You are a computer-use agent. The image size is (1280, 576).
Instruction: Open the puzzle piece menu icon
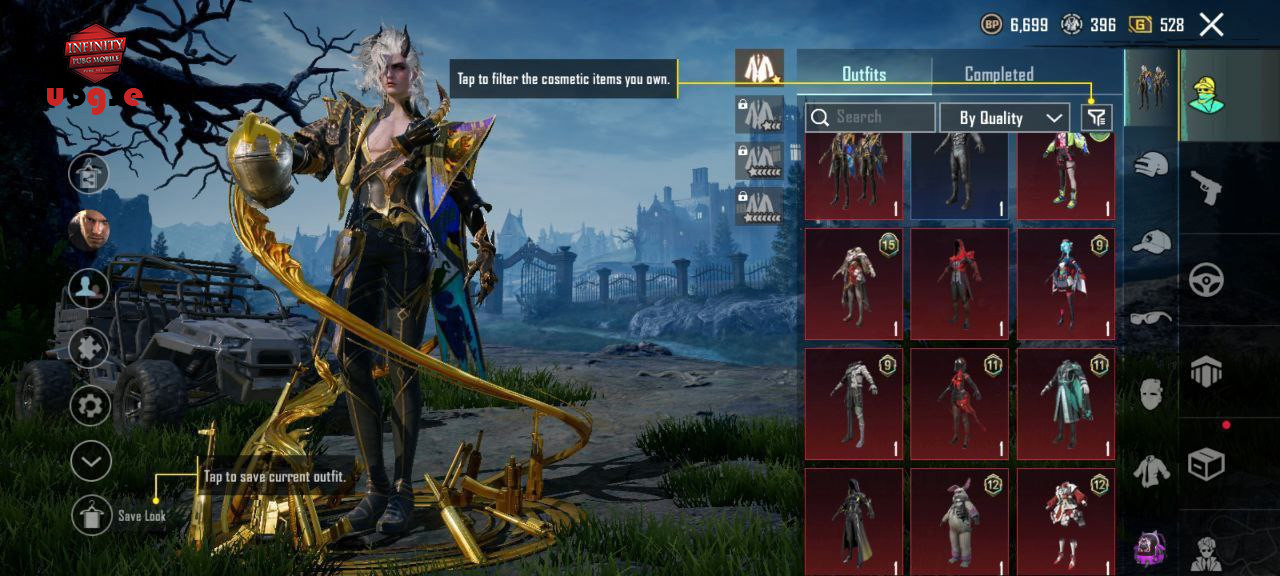point(90,348)
